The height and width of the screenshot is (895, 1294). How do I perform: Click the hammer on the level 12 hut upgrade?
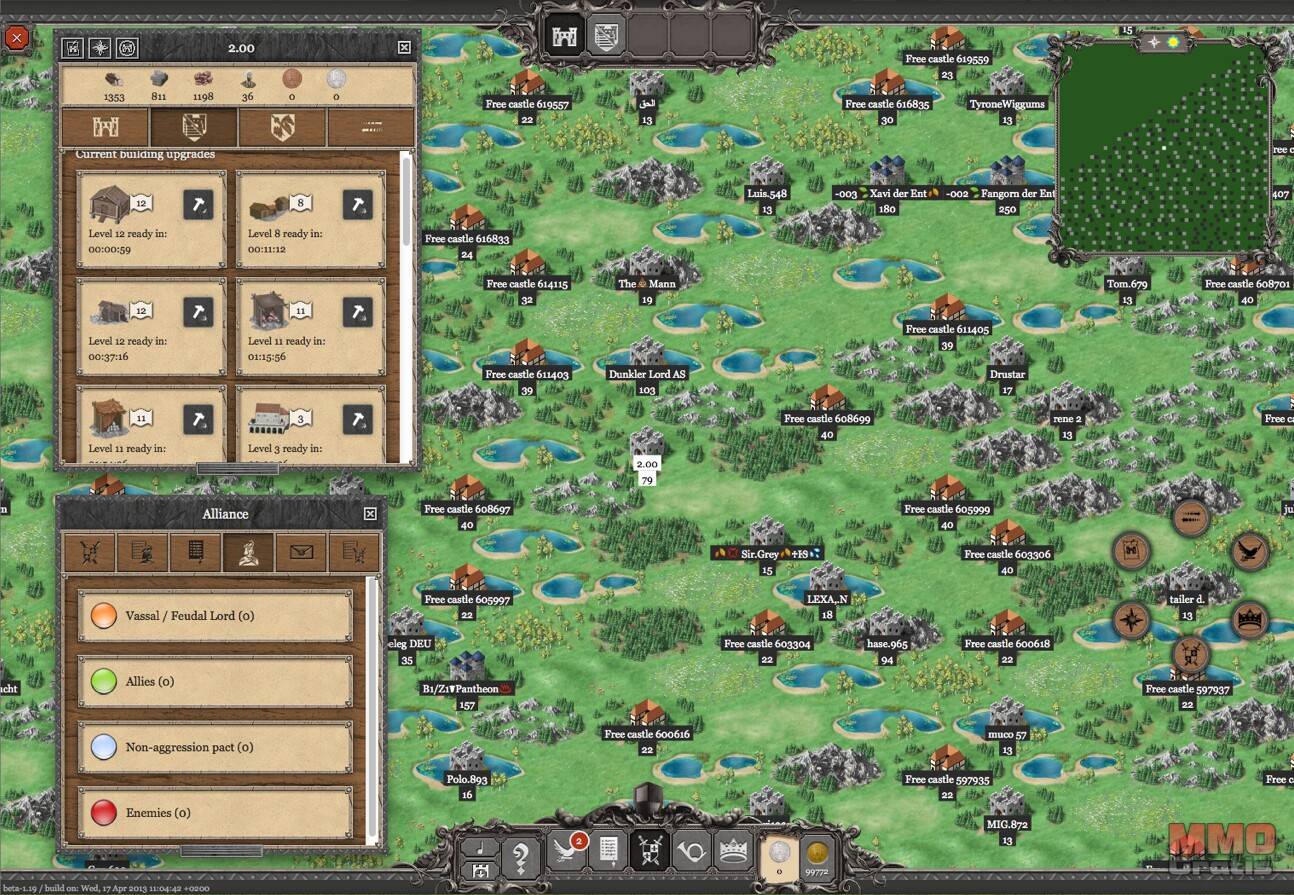tap(197, 205)
